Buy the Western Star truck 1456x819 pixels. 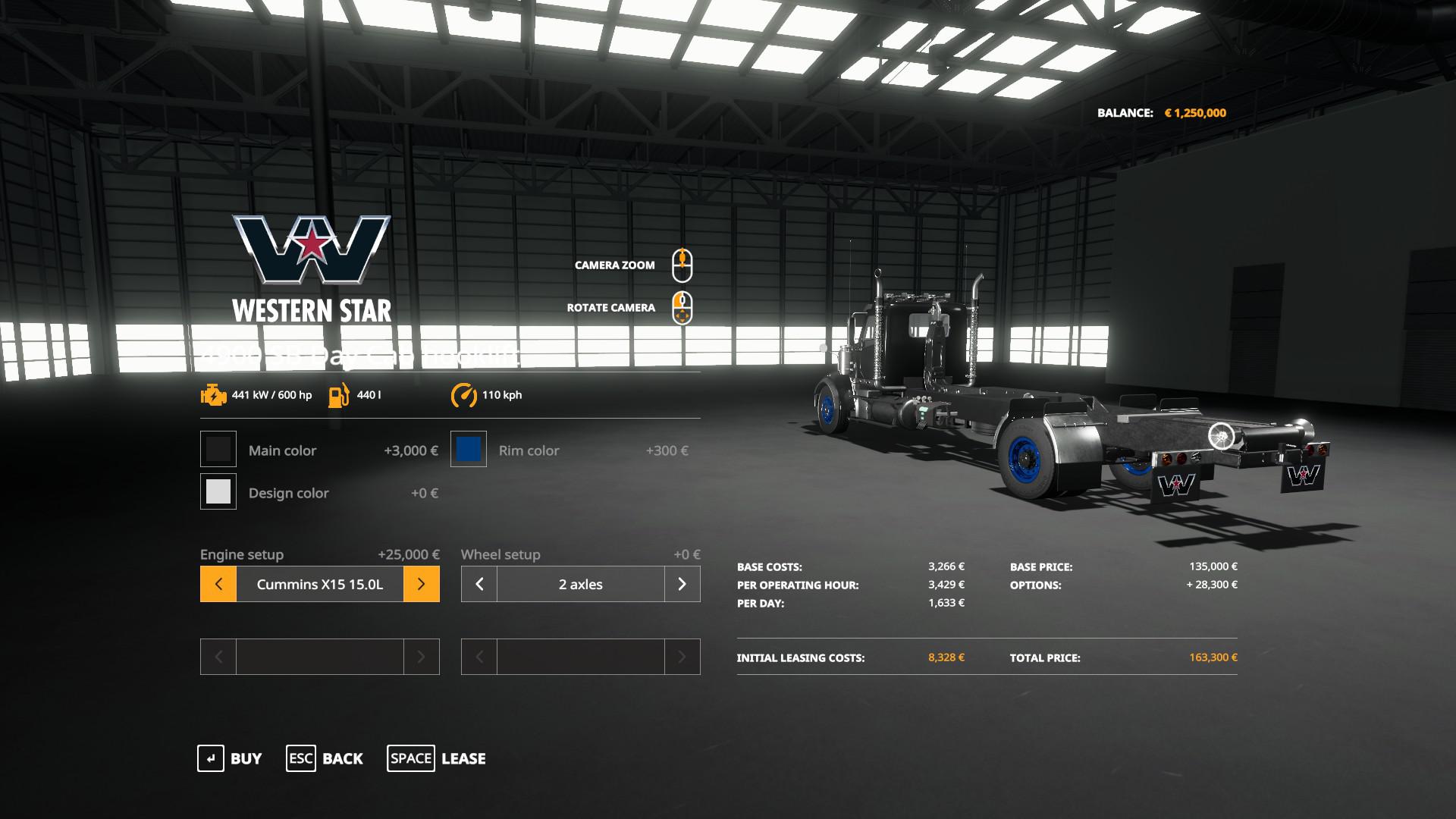(230, 758)
